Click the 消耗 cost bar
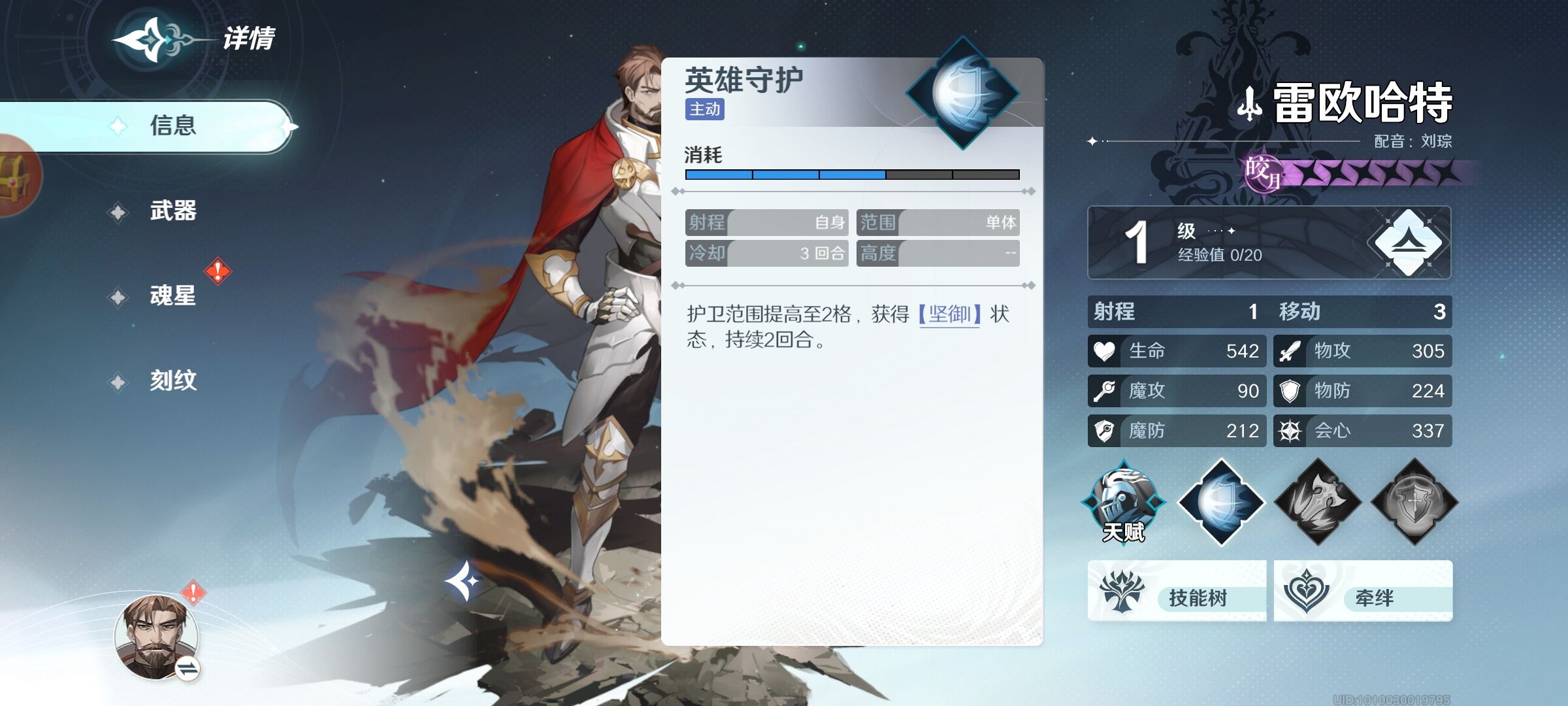This screenshot has height=706, width=1568. click(x=849, y=173)
